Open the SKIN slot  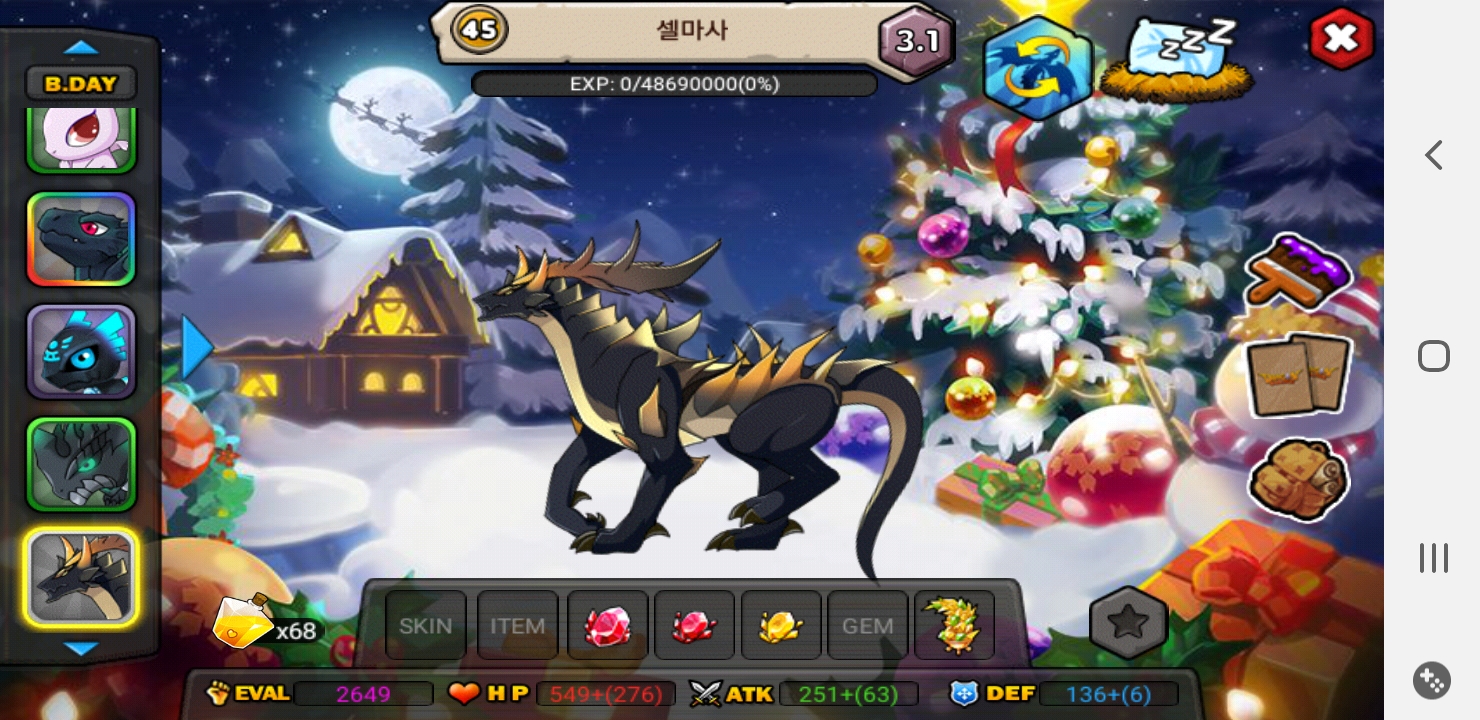pos(426,626)
